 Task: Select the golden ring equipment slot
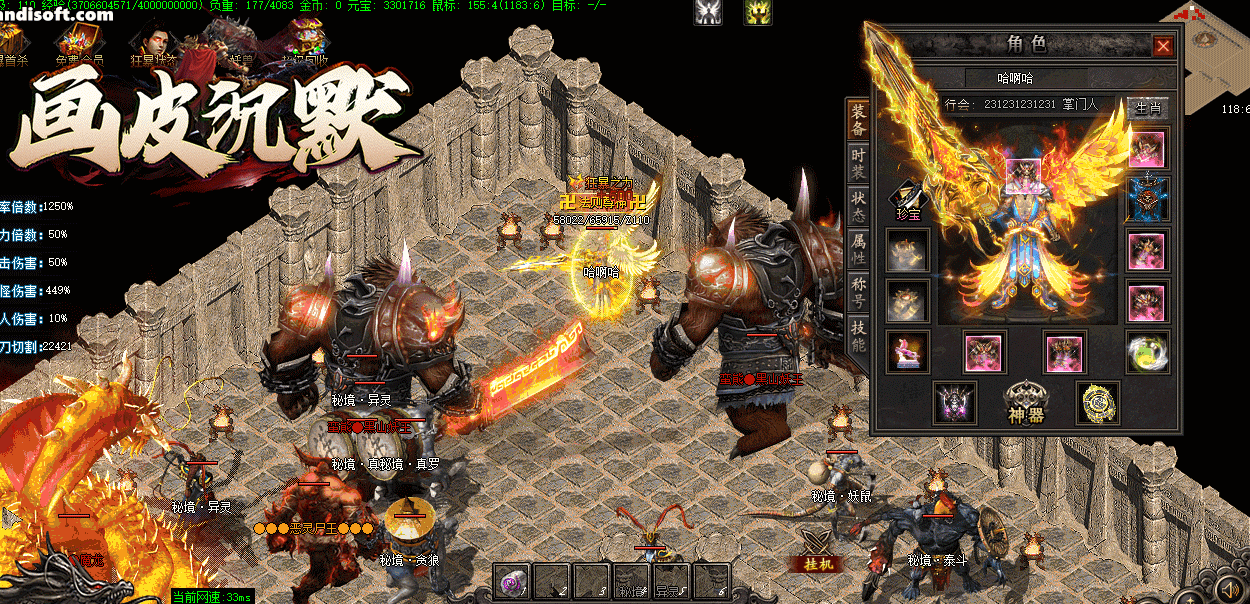pyautogui.click(x=1098, y=402)
